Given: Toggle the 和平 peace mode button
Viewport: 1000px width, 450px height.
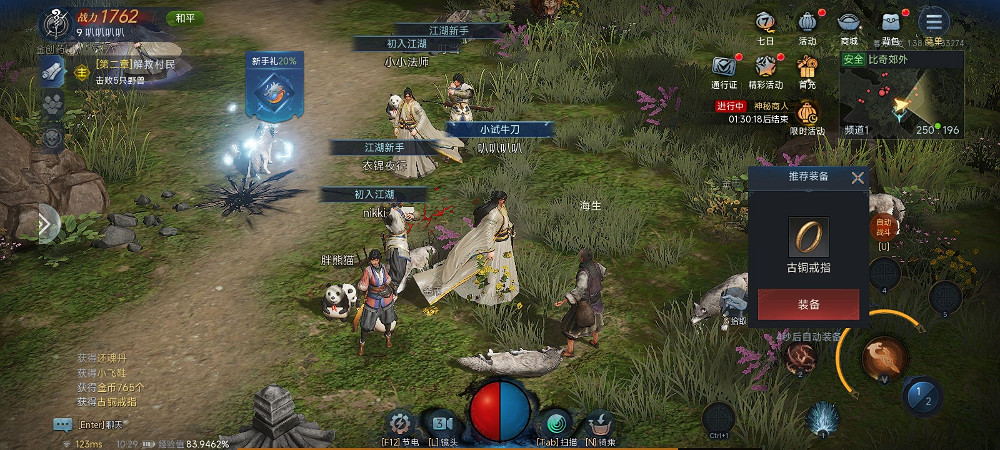Looking at the screenshot, I should [x=185, y=18].
